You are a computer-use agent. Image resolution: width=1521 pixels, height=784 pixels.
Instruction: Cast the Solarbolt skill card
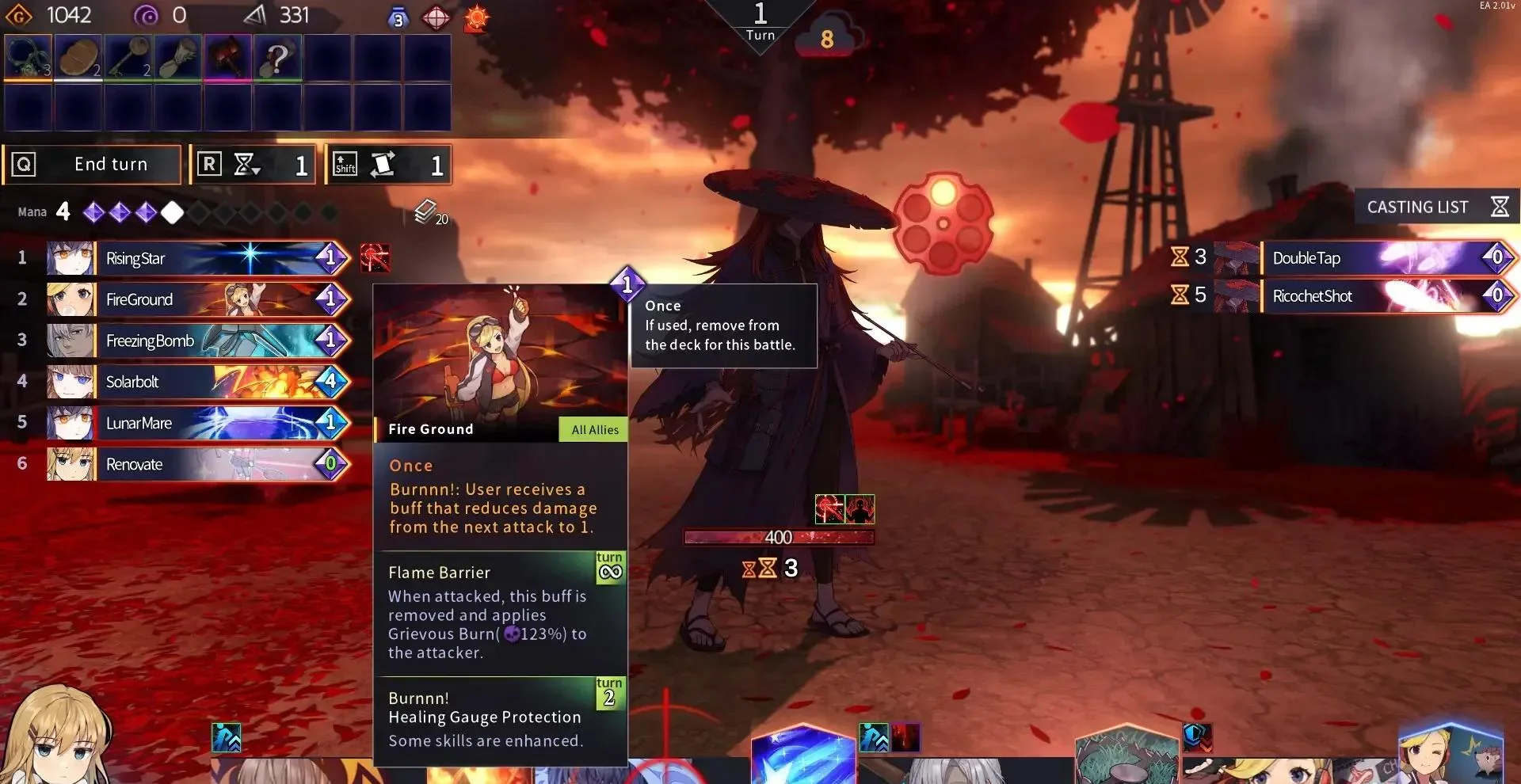pyautogui.click(x=198, y=382)
